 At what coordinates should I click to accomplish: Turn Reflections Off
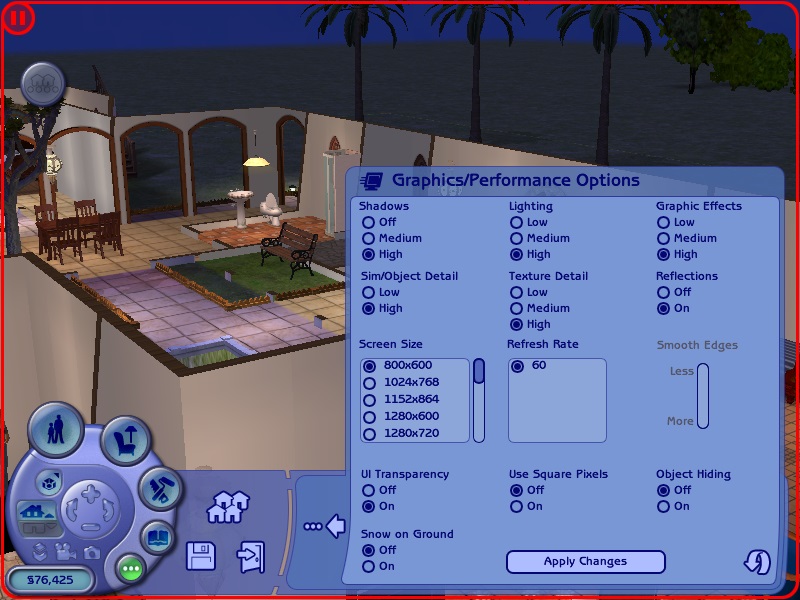(x=663, y=293)
